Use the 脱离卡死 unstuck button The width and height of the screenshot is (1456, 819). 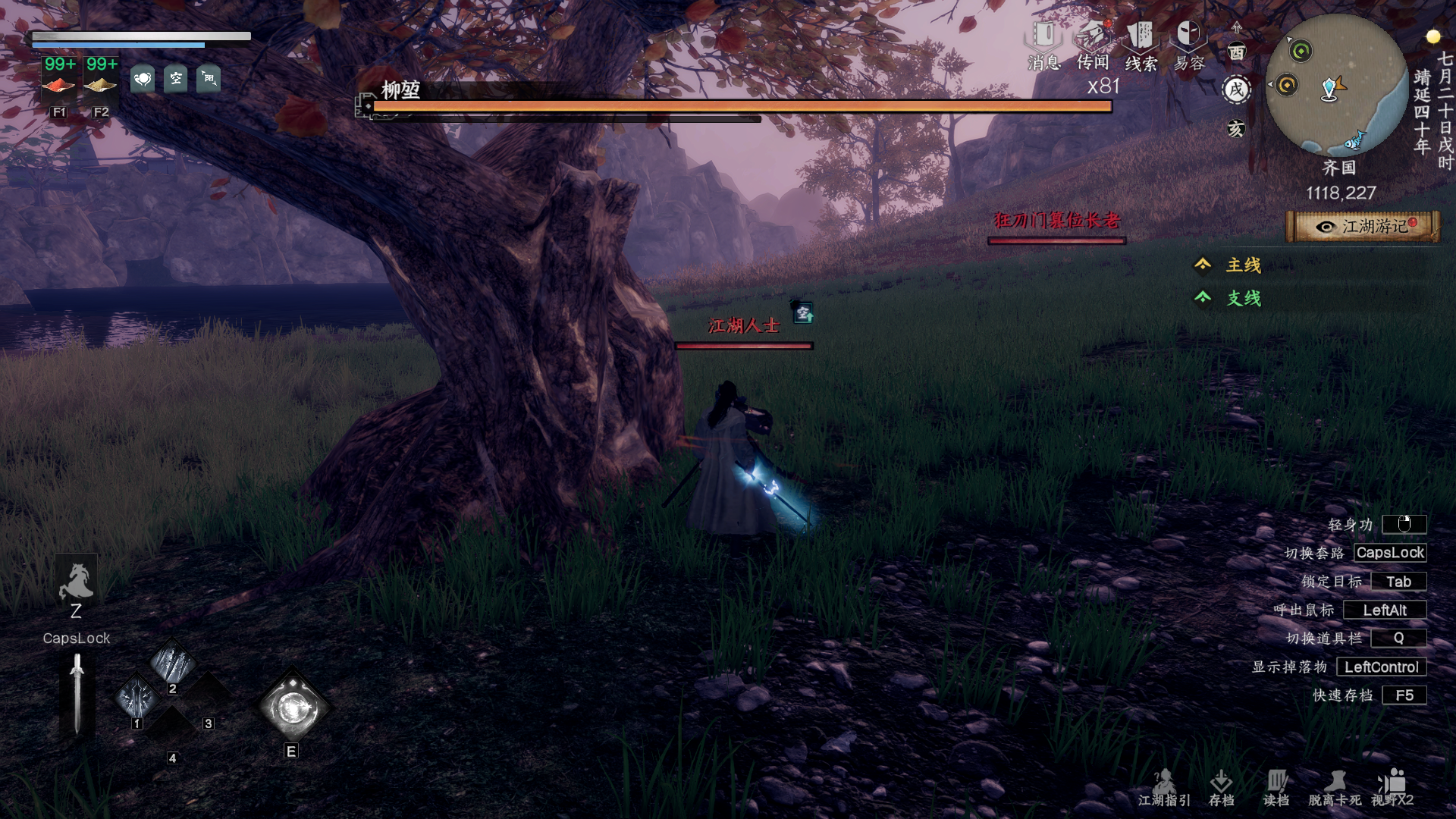tap(1335, 788)
